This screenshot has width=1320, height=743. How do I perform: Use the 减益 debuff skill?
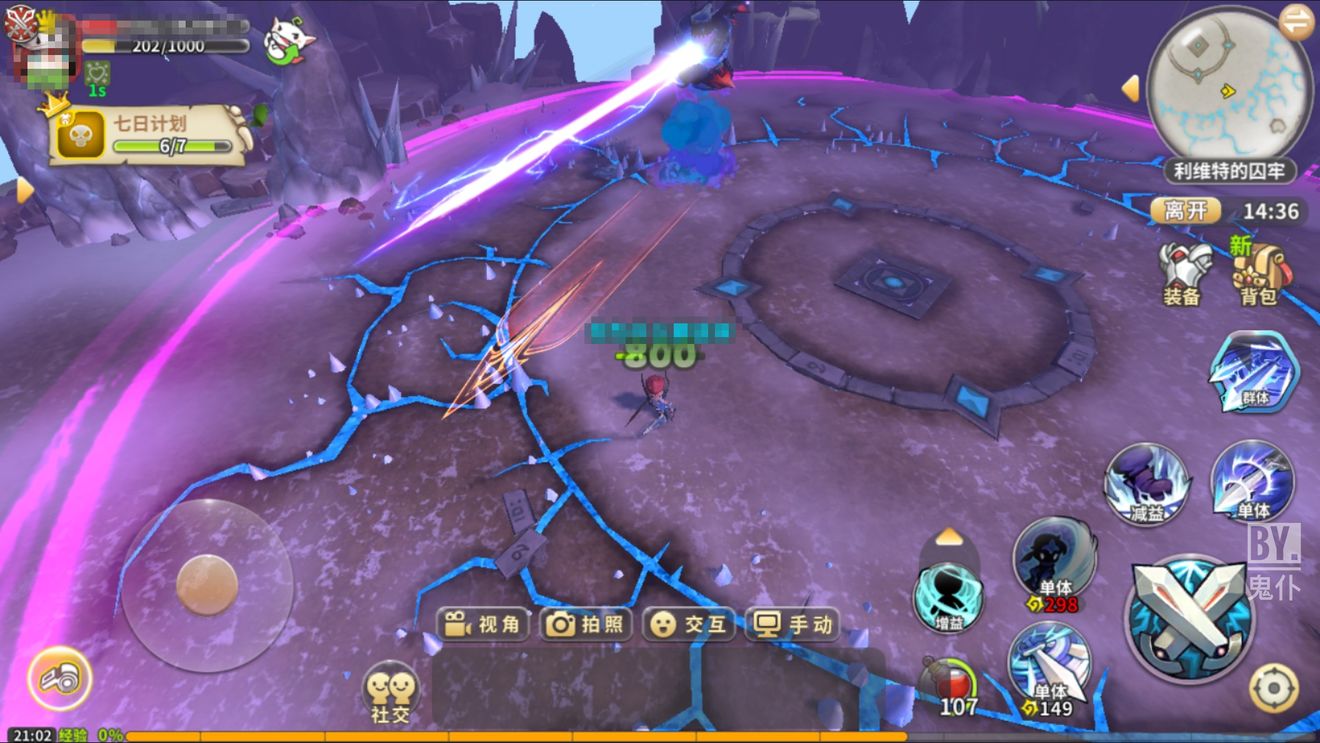point(1146,484)
